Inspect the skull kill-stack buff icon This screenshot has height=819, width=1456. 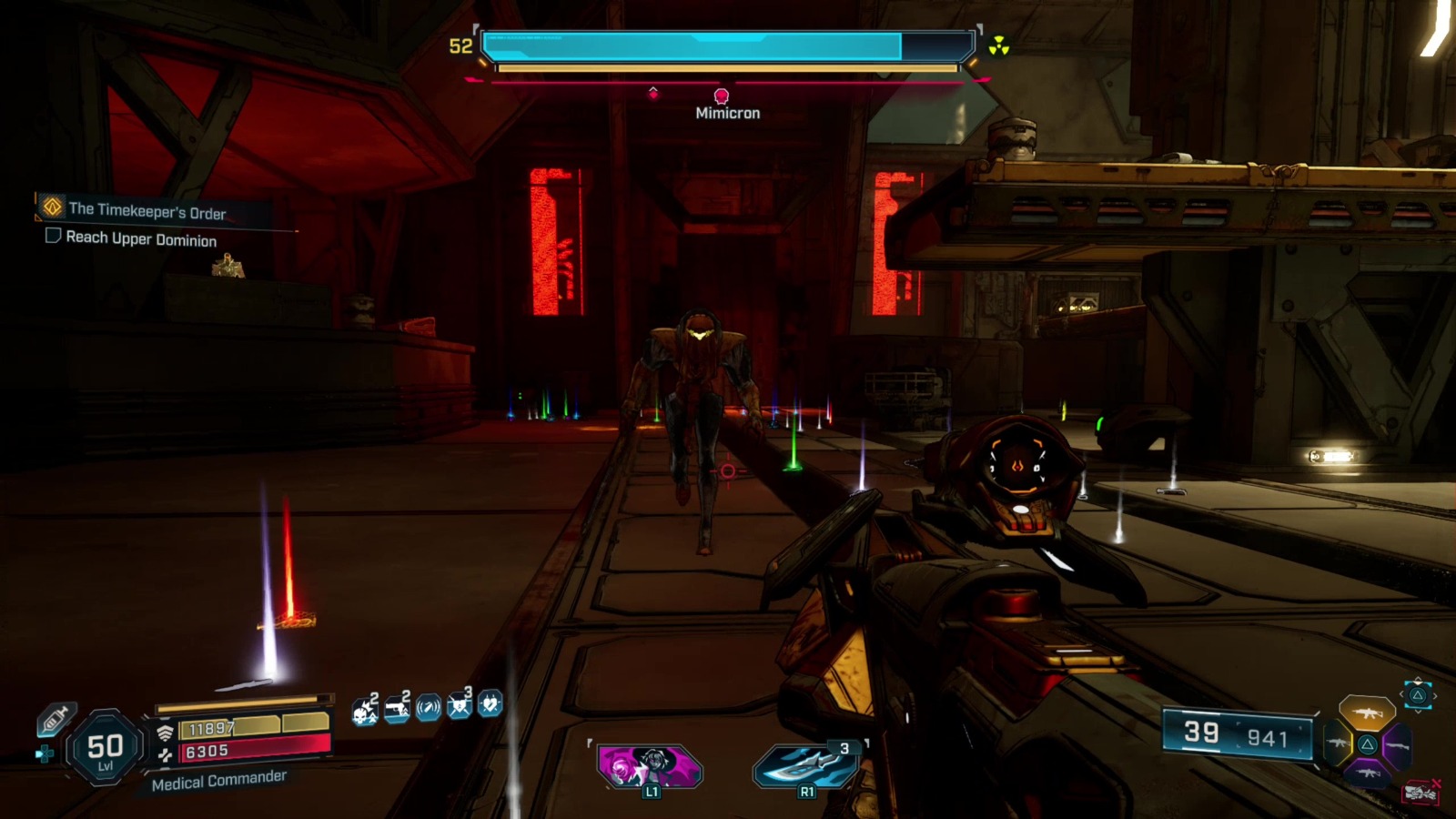point(365,709)
